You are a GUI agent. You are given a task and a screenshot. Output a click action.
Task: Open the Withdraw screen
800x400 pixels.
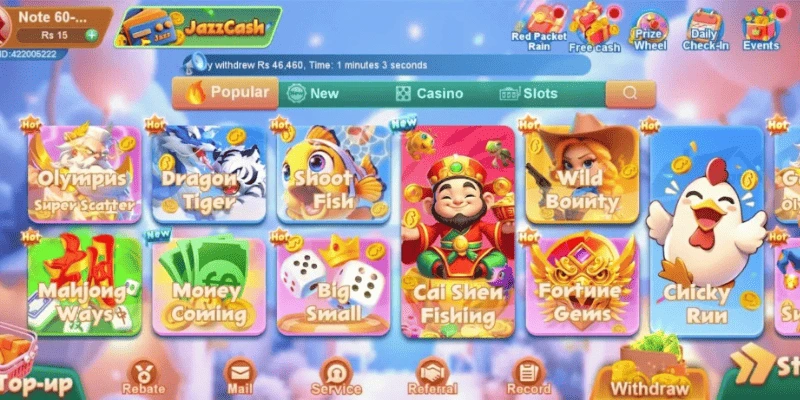(x=651, y=376)
